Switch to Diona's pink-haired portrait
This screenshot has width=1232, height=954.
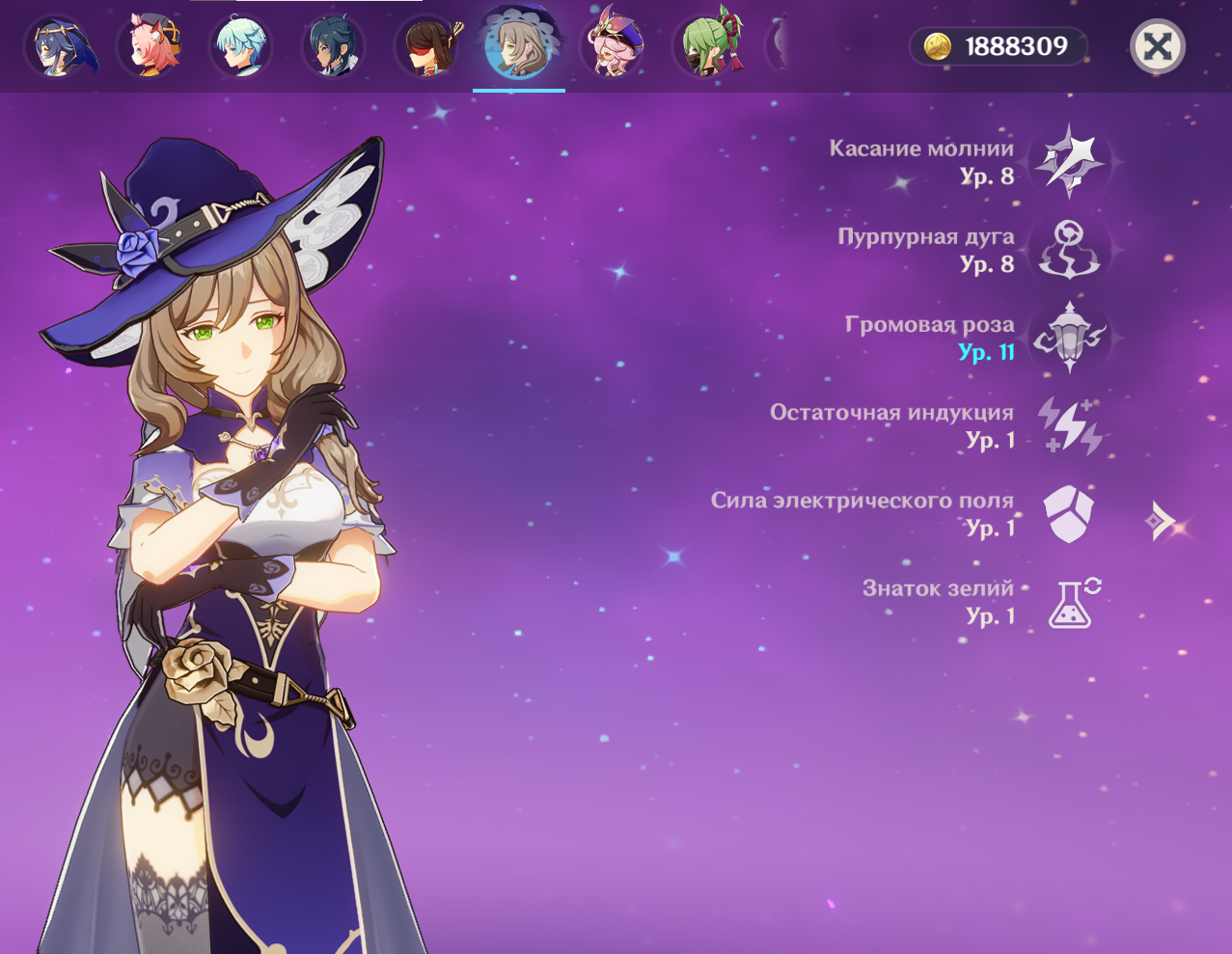click(x=150, y=46)
